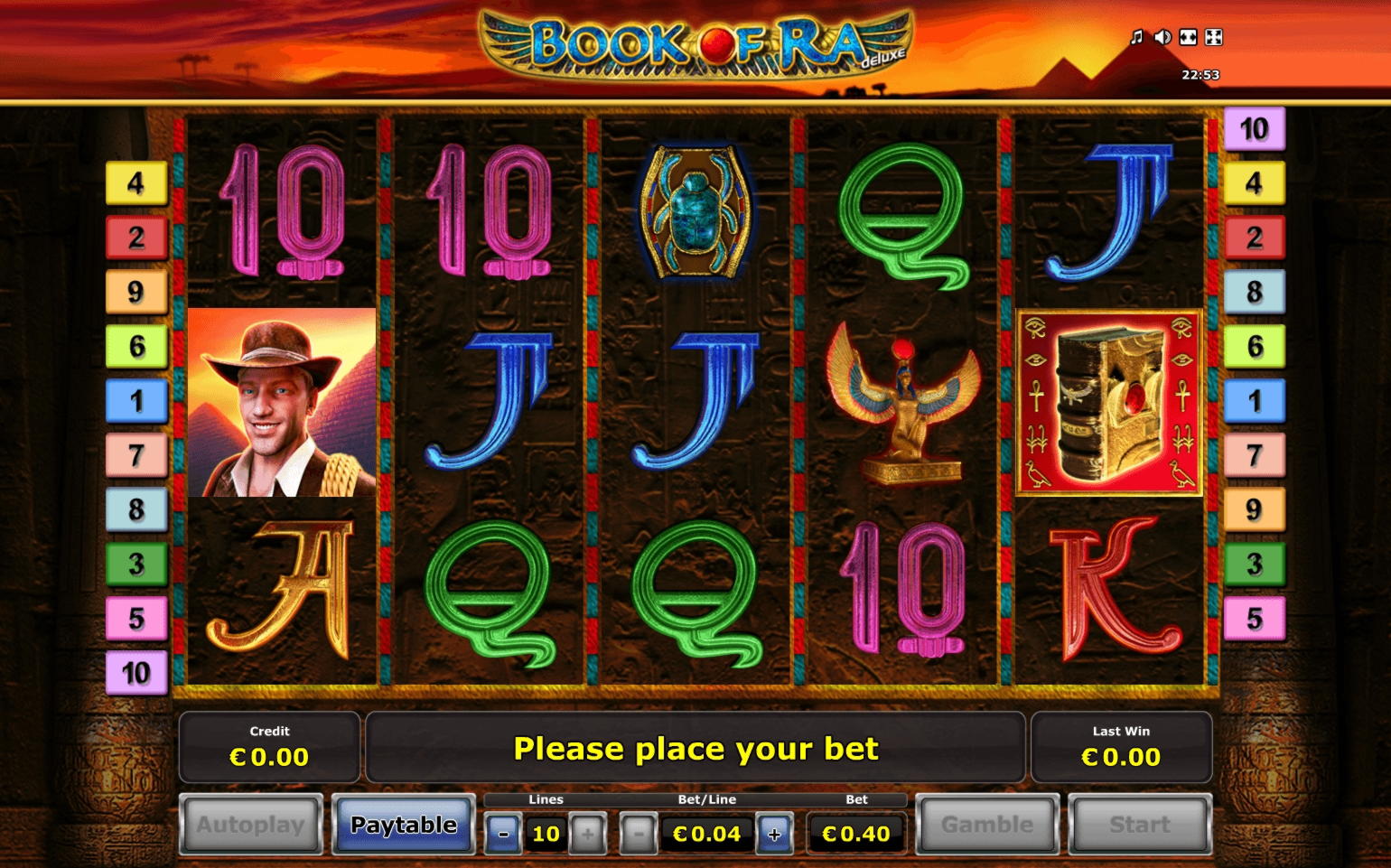The image size is (1391, 868).
Task: Toggle the speaker sound icon
Action: (x=1162, y=37)
